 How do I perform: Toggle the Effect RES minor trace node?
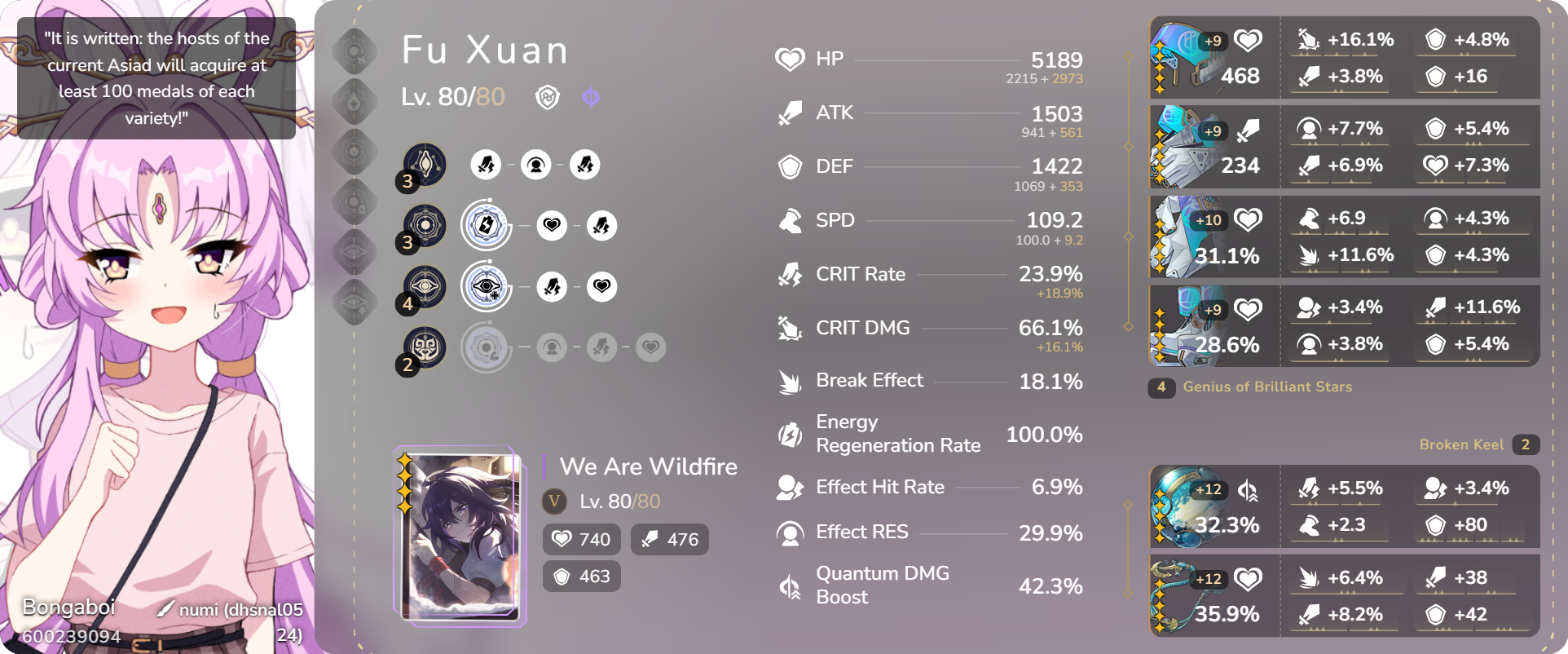tap(535, 164)
